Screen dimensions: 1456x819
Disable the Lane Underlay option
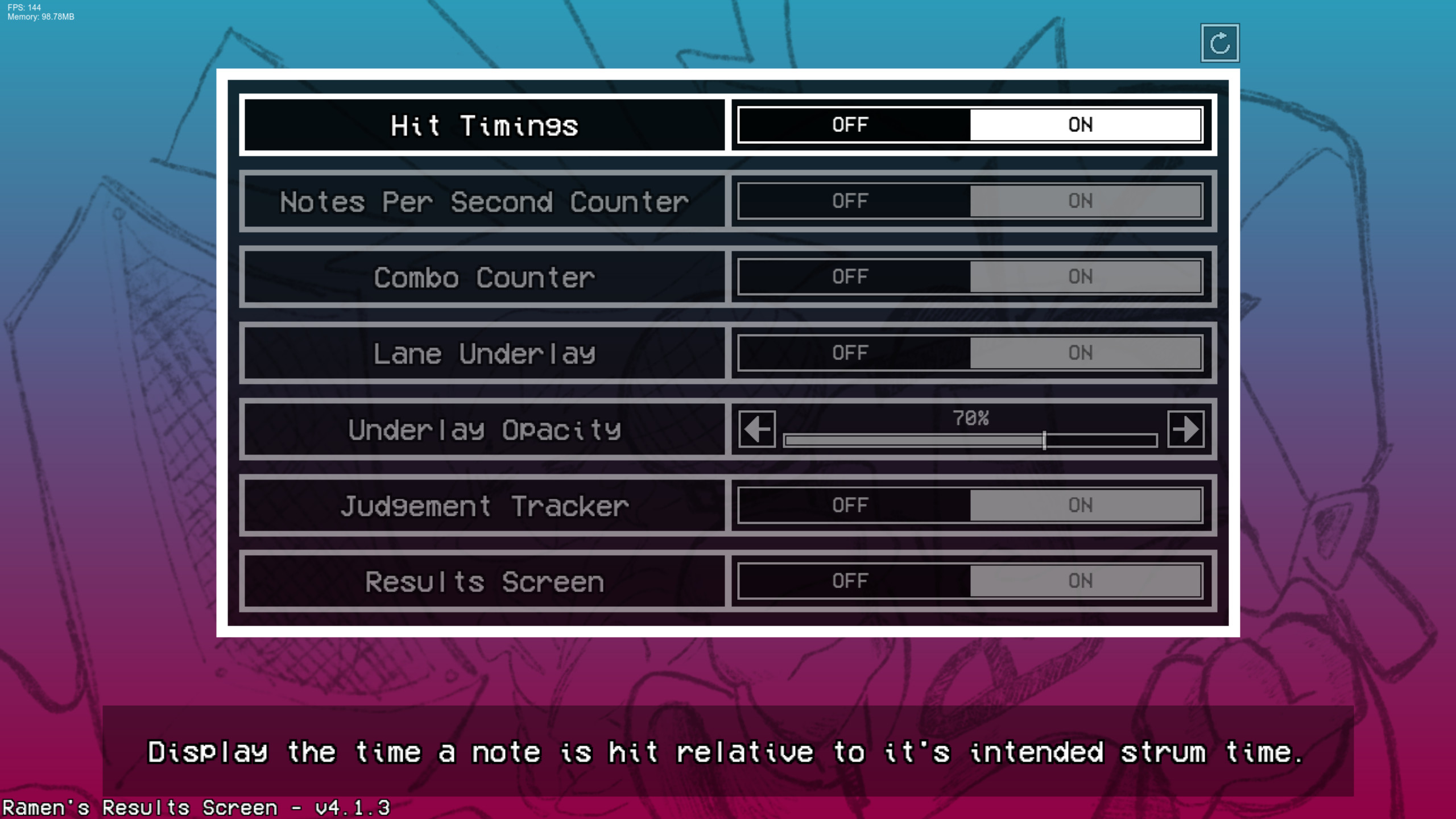(x=849, y=353)
